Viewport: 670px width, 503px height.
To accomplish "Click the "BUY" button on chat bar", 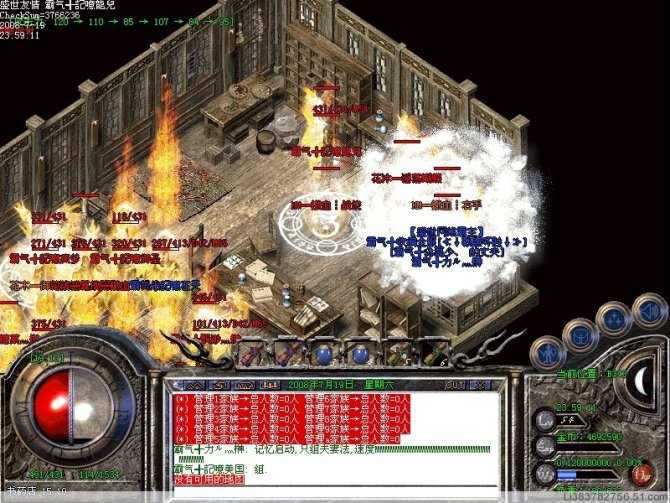I will pyautogui.click(x=455, y=384).
